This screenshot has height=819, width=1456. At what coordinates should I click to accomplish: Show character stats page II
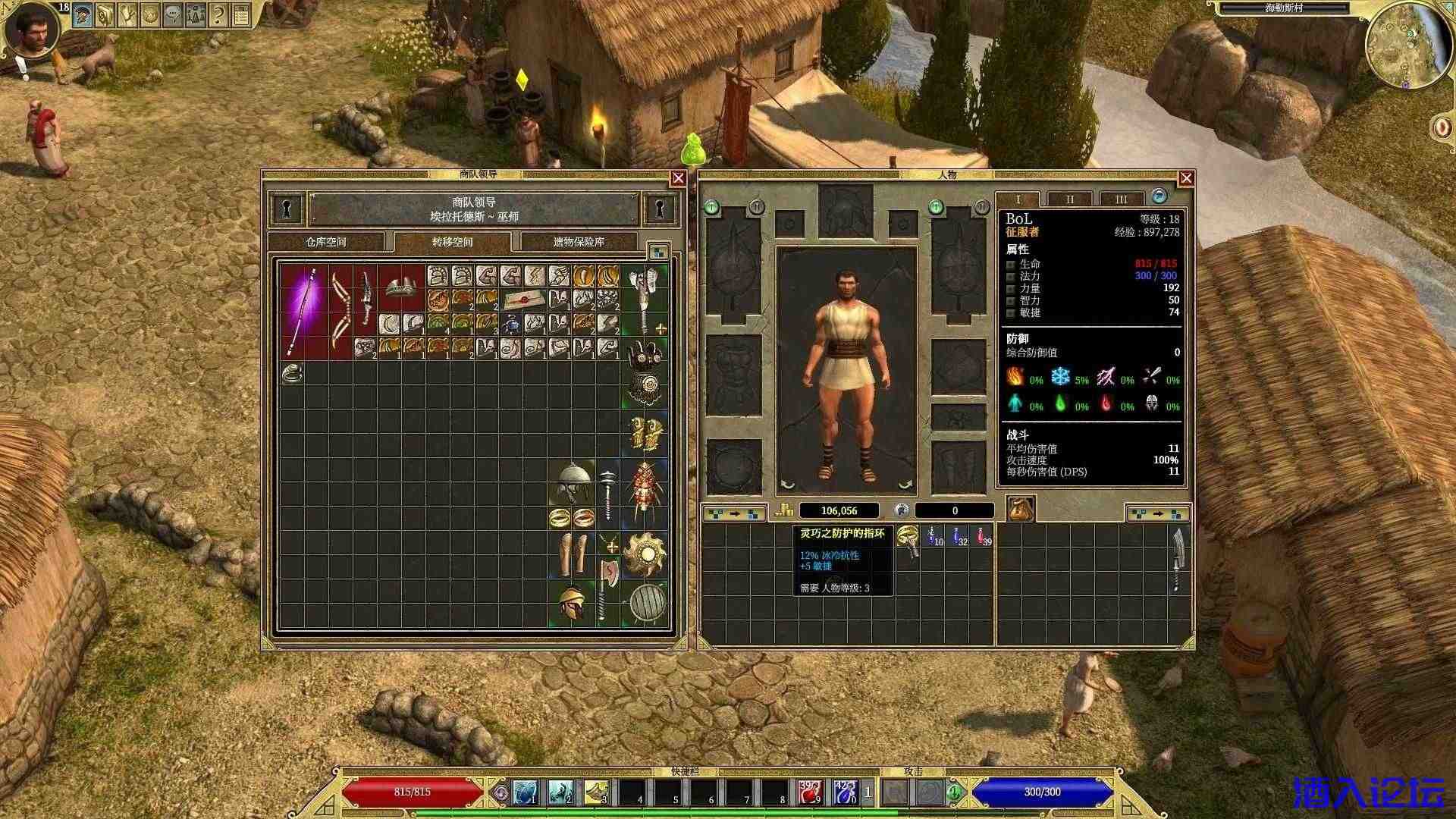1069,199
